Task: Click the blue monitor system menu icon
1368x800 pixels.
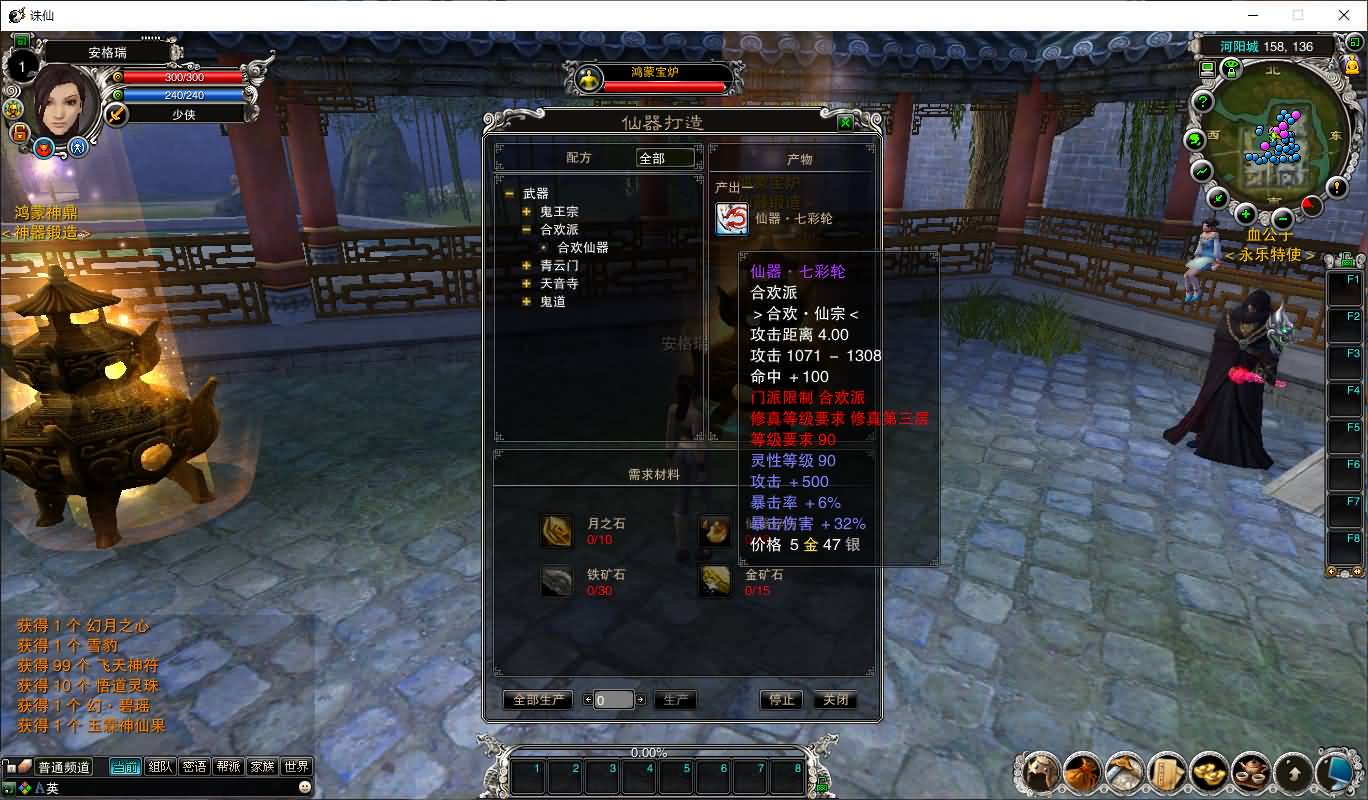Action: point(1336,772)
